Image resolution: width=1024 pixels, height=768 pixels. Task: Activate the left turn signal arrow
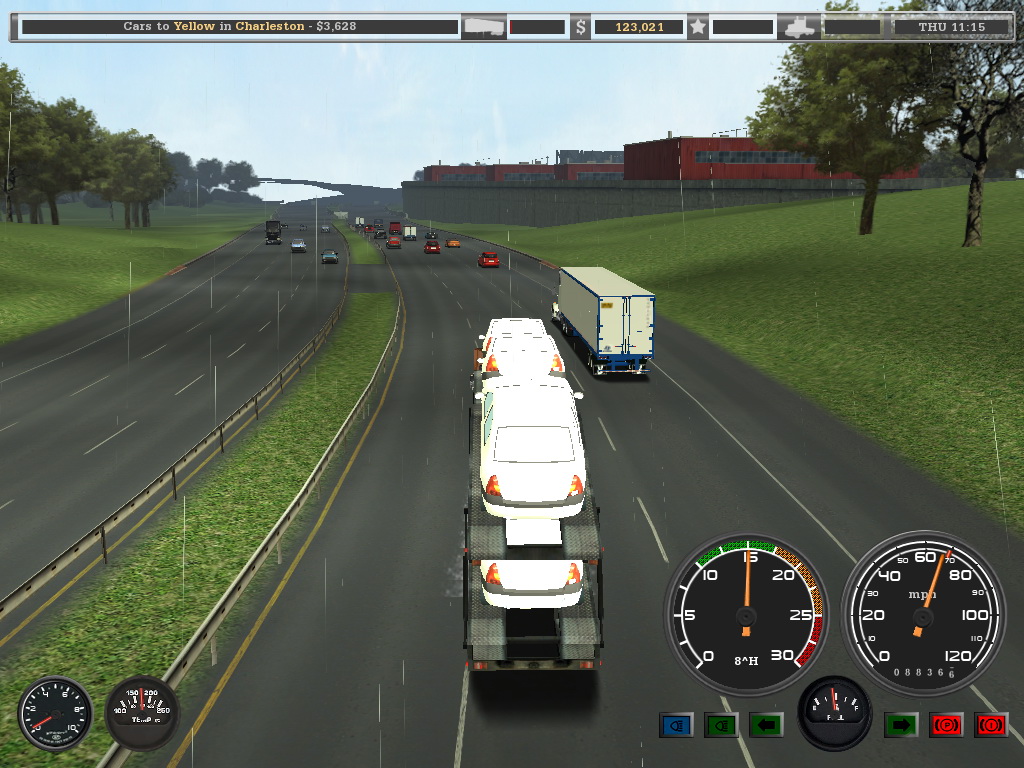pyautogui.click(x=765, y=724)
